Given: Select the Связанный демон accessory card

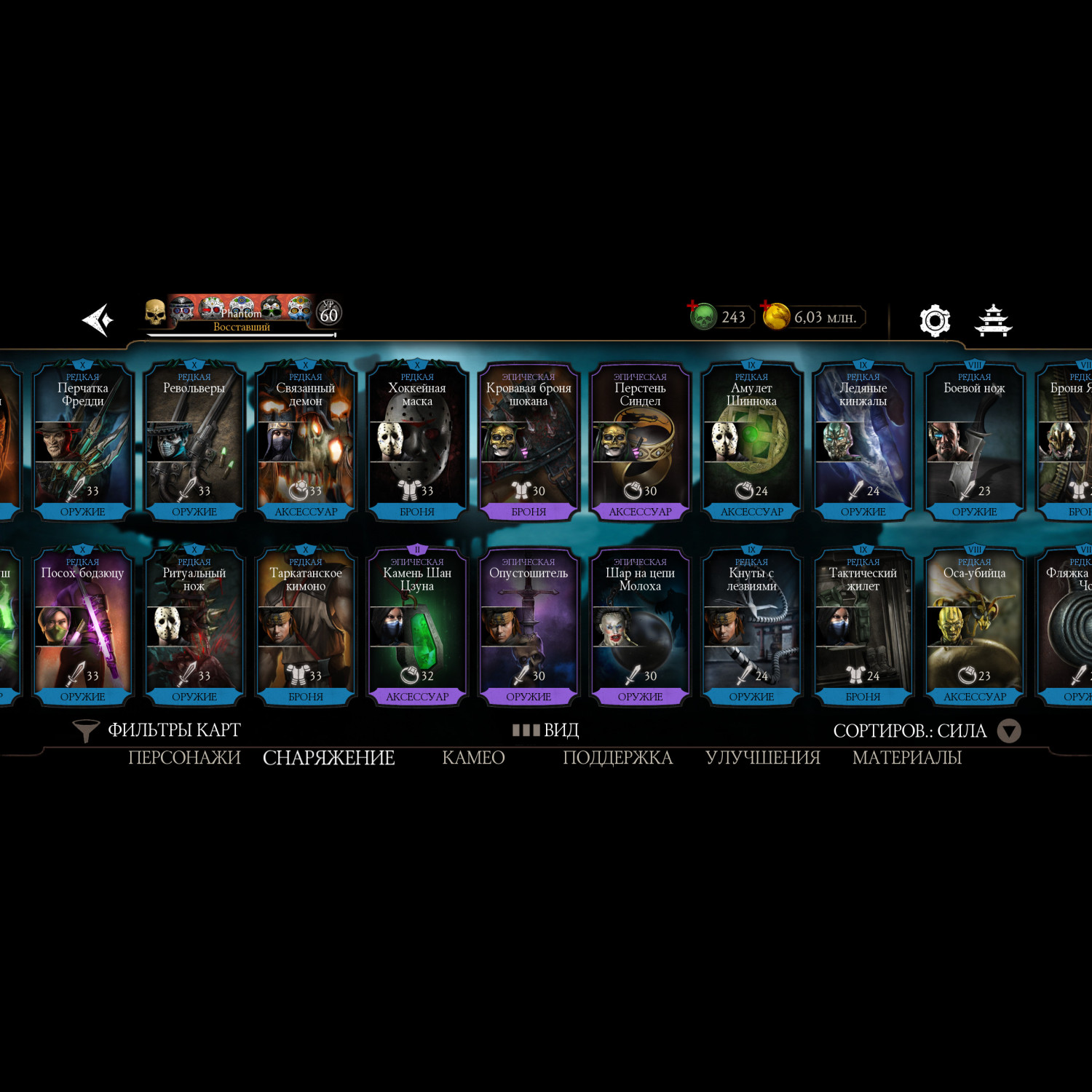Looking at the screenshot, I should coord(306,441).
